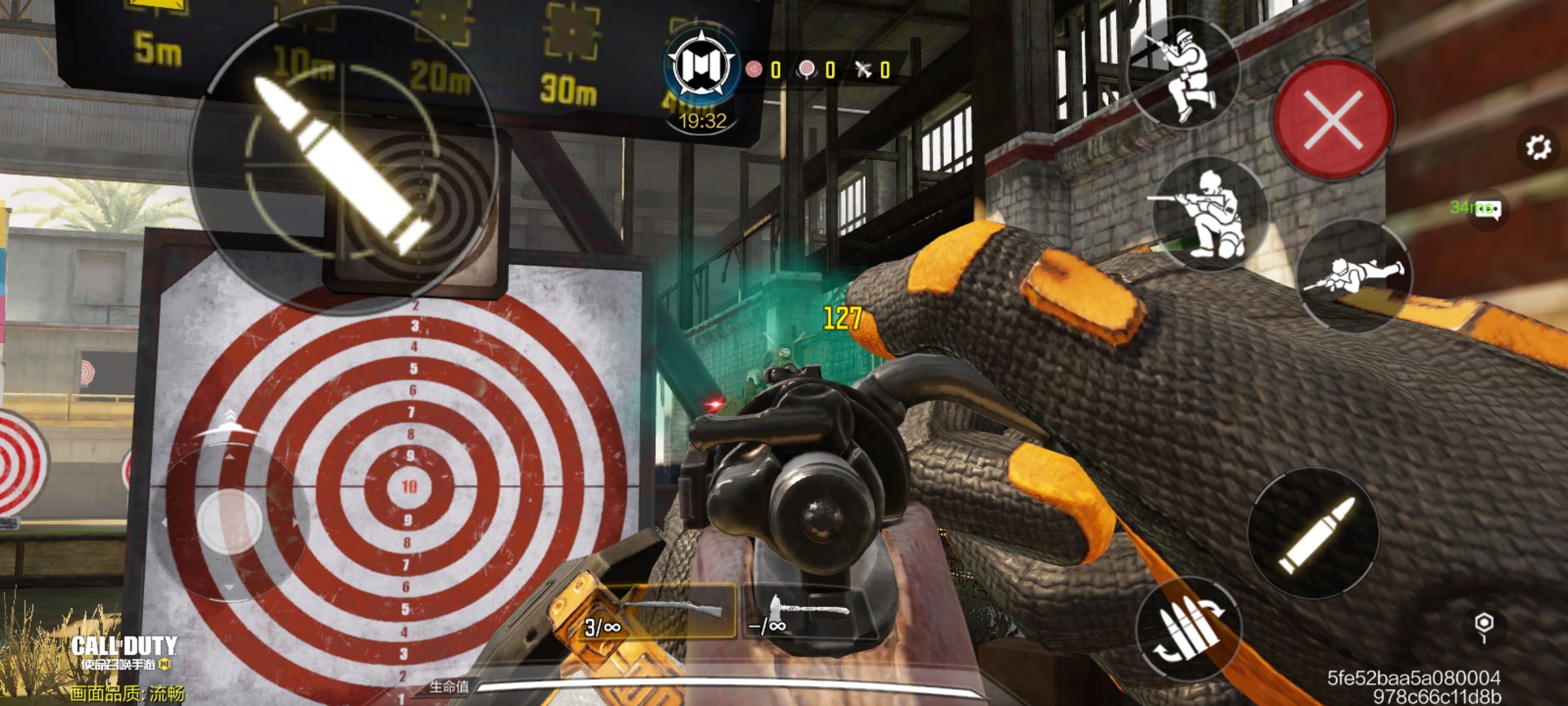Open the chat bubble icon
This screenshot has width=1568, height=706.
(1488, 210)
